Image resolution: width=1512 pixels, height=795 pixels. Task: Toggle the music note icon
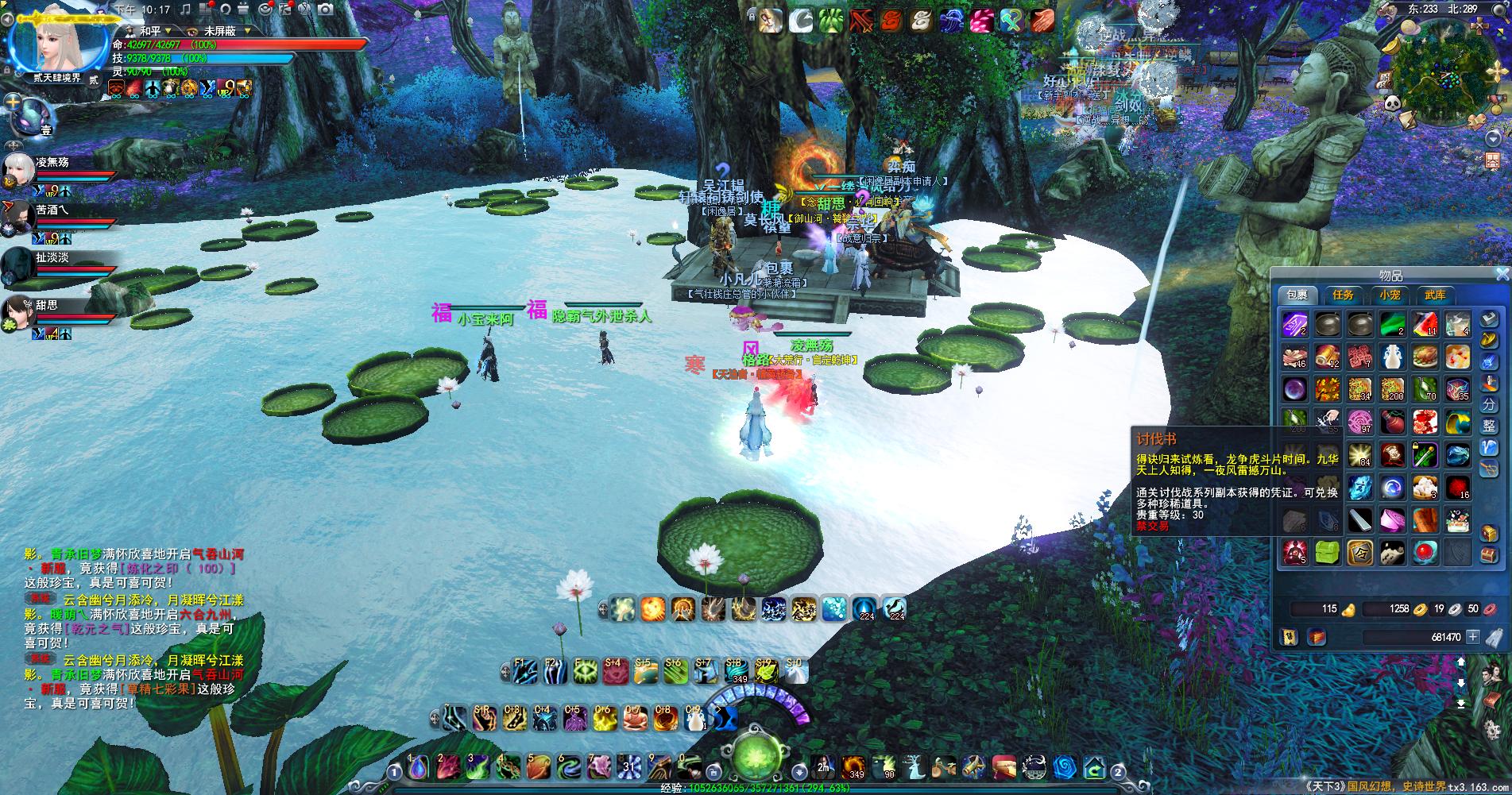[186, 10]
